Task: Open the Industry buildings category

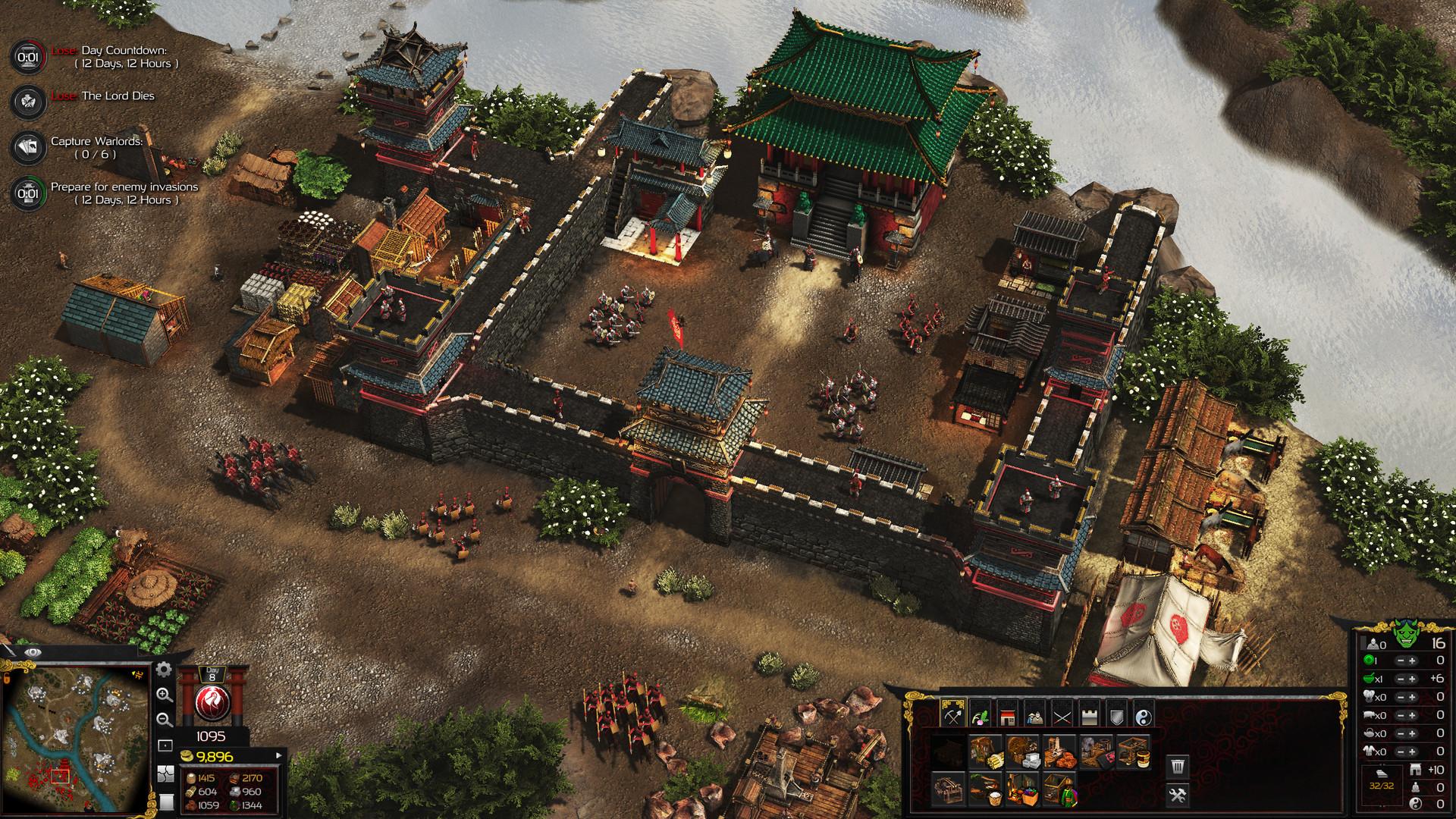Action: tap(953, 715)
